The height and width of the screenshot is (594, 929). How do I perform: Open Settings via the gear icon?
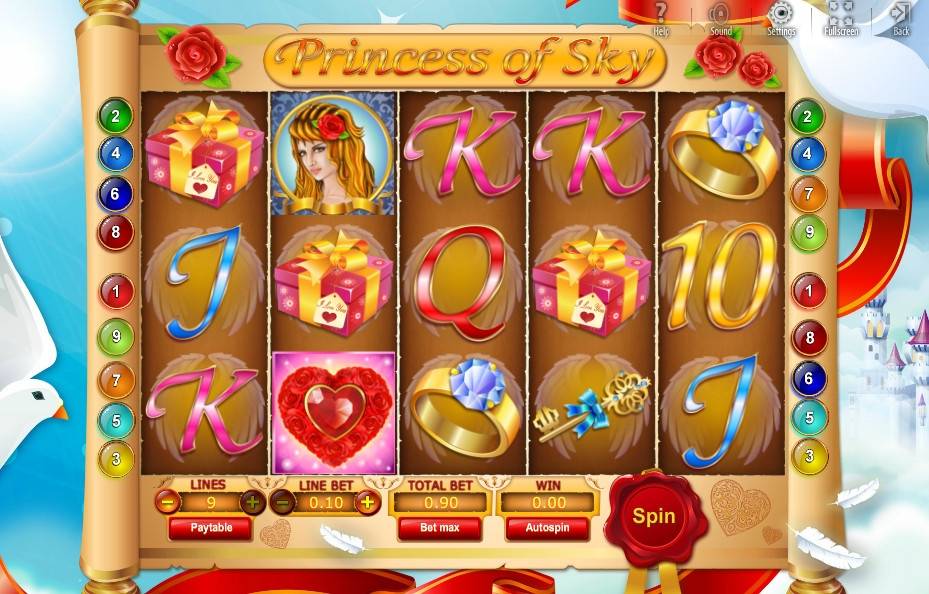click(x=781, y=16)
